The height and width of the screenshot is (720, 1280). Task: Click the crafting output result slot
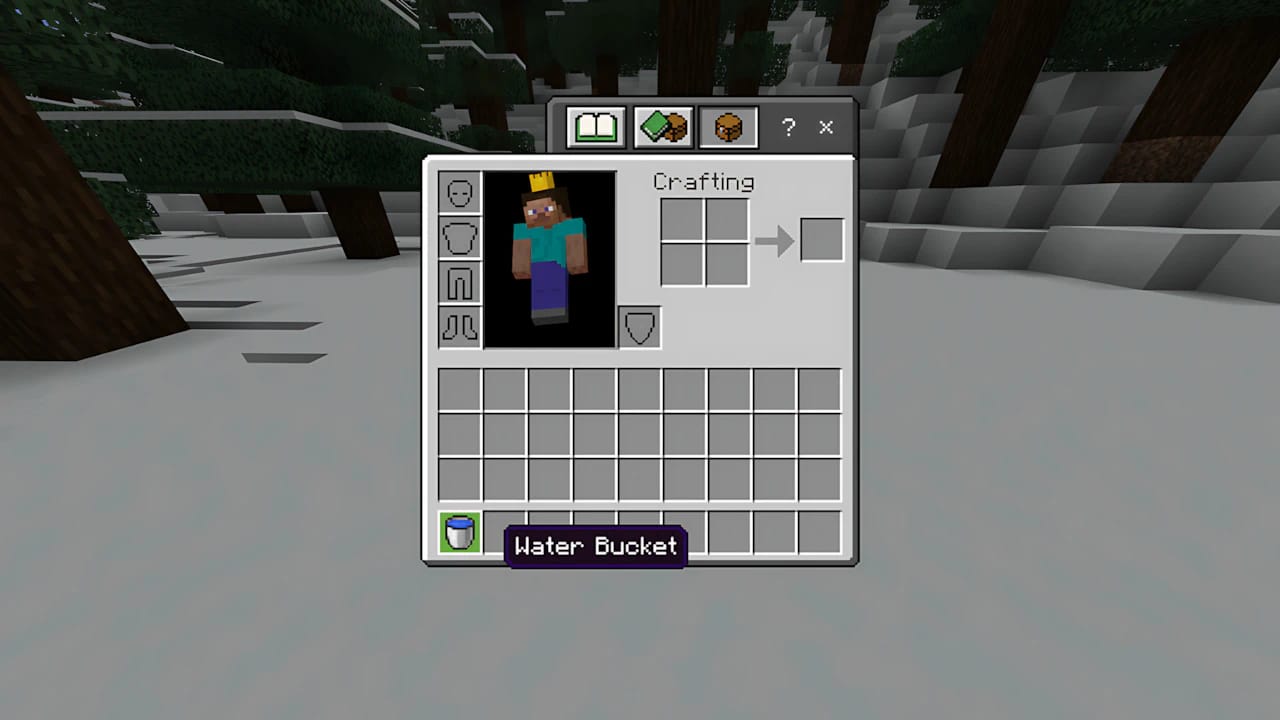point(822,238)
